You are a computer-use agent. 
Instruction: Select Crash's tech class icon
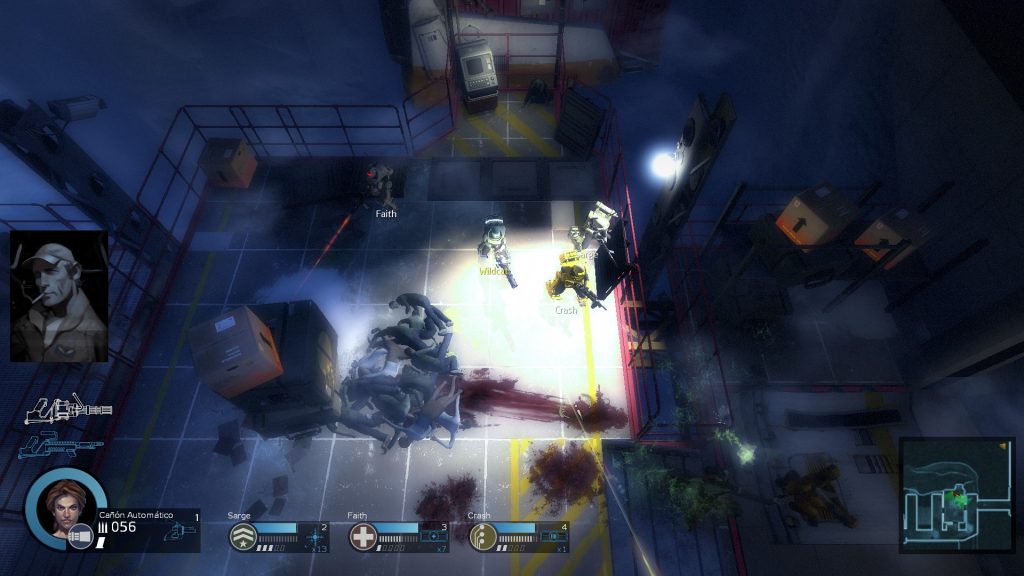(483, 537)
